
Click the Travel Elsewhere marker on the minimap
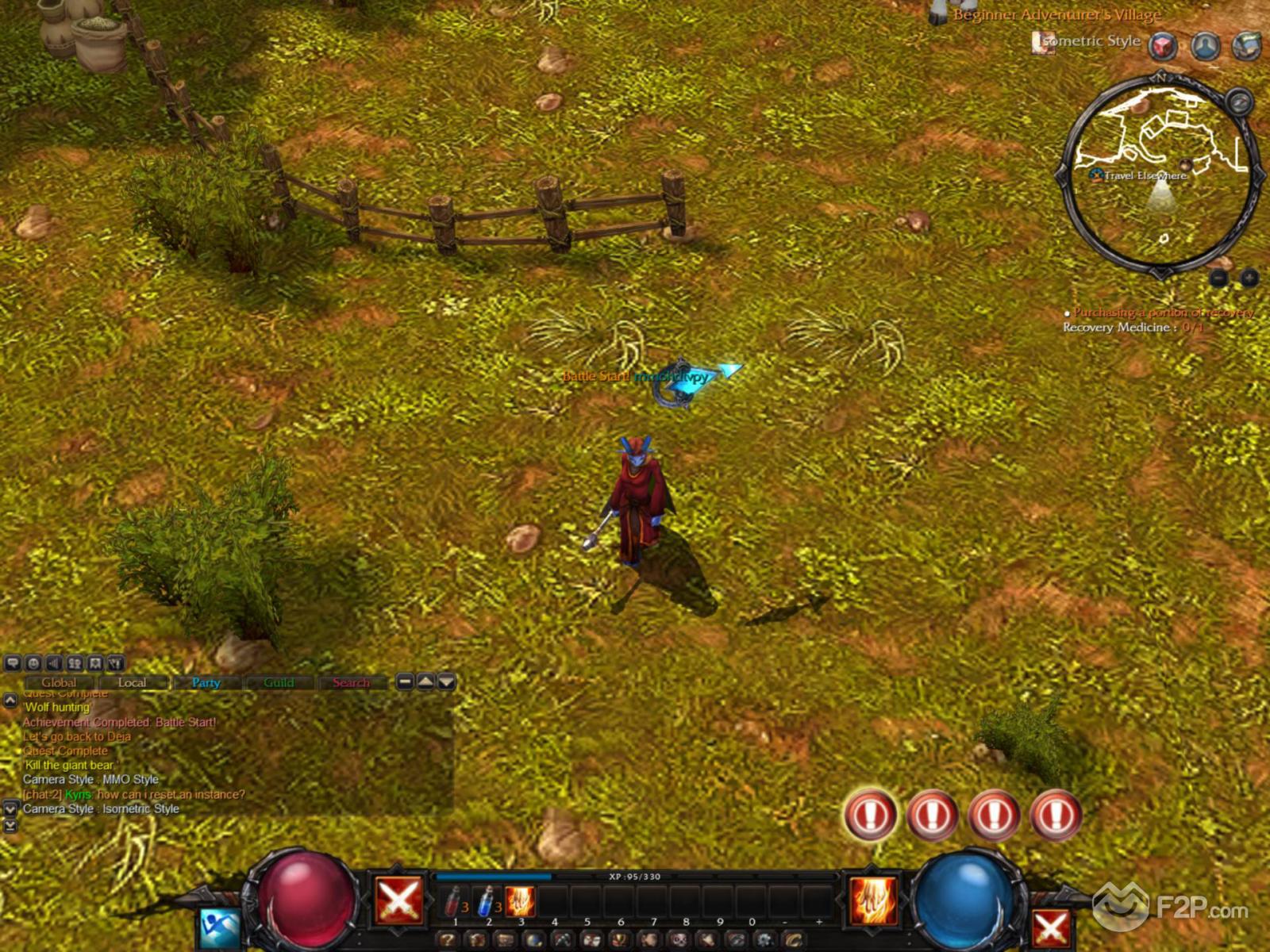[1145, 175]
